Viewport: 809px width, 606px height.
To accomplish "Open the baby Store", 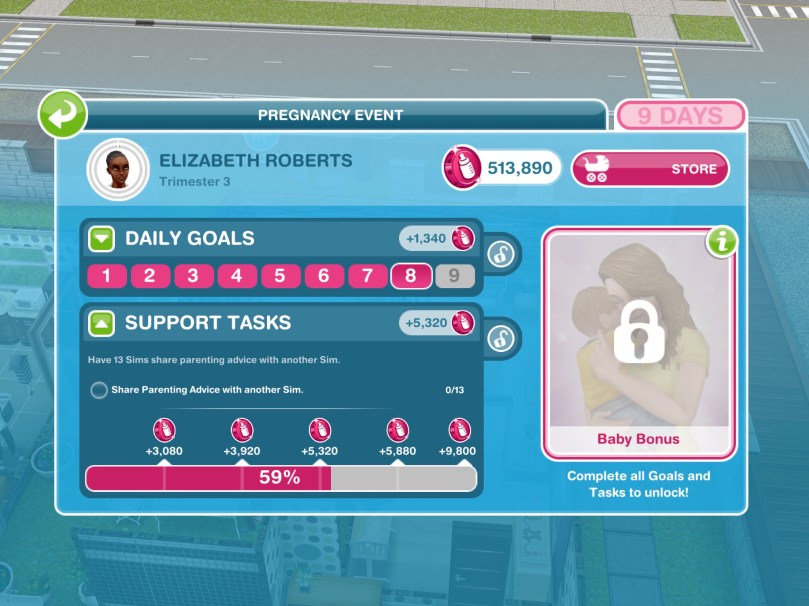I will click(x=649, y=169).
